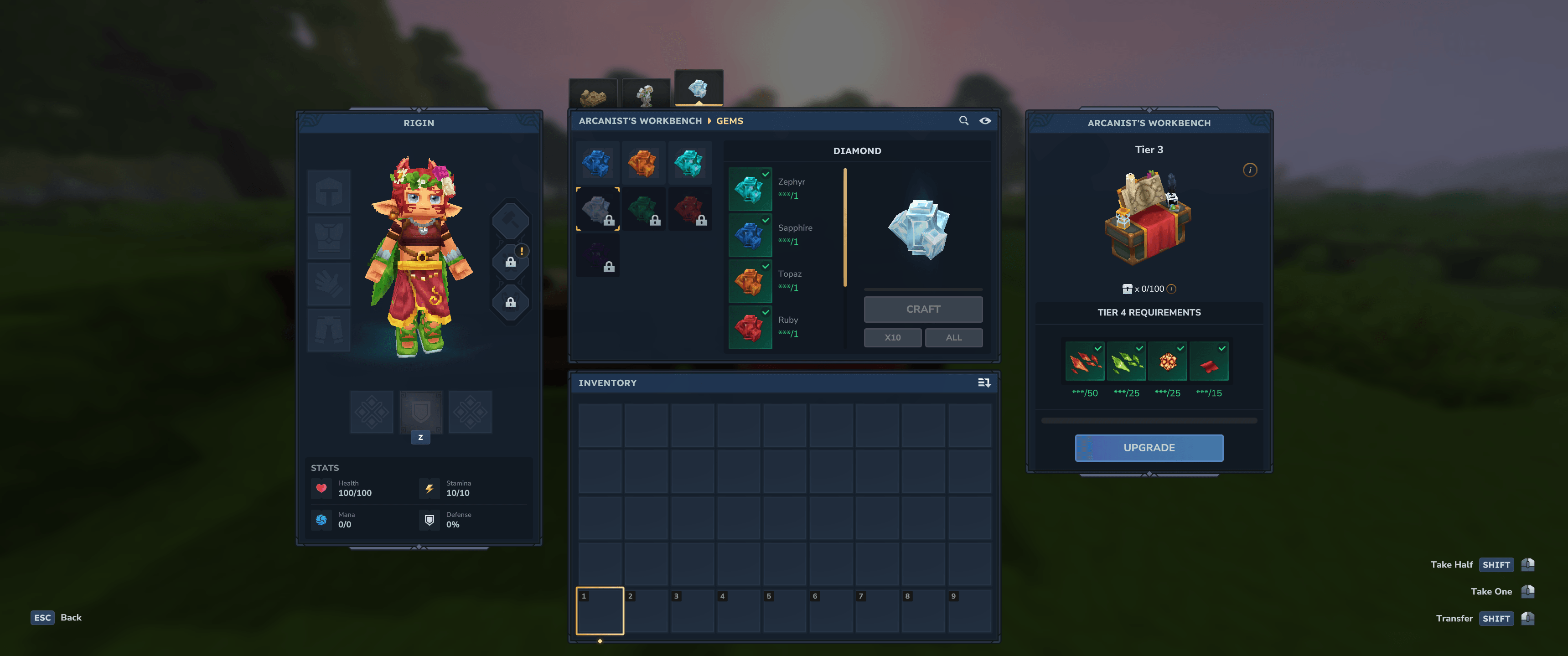This screenshot has height=656, width=1568.
Task: Choose the ALL craft quantity button
Action: click(953, 338)
